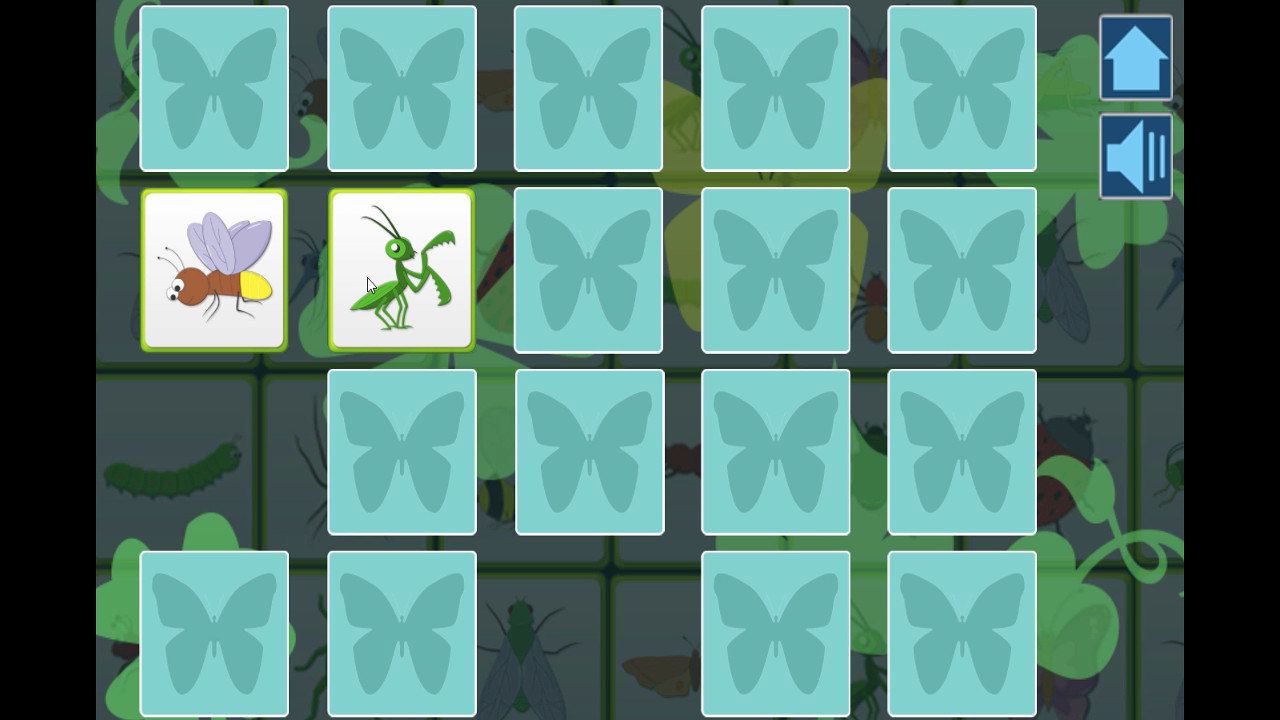Flip the last butterfly card in the top row
1280x720 pixels.
pos(961,87)
